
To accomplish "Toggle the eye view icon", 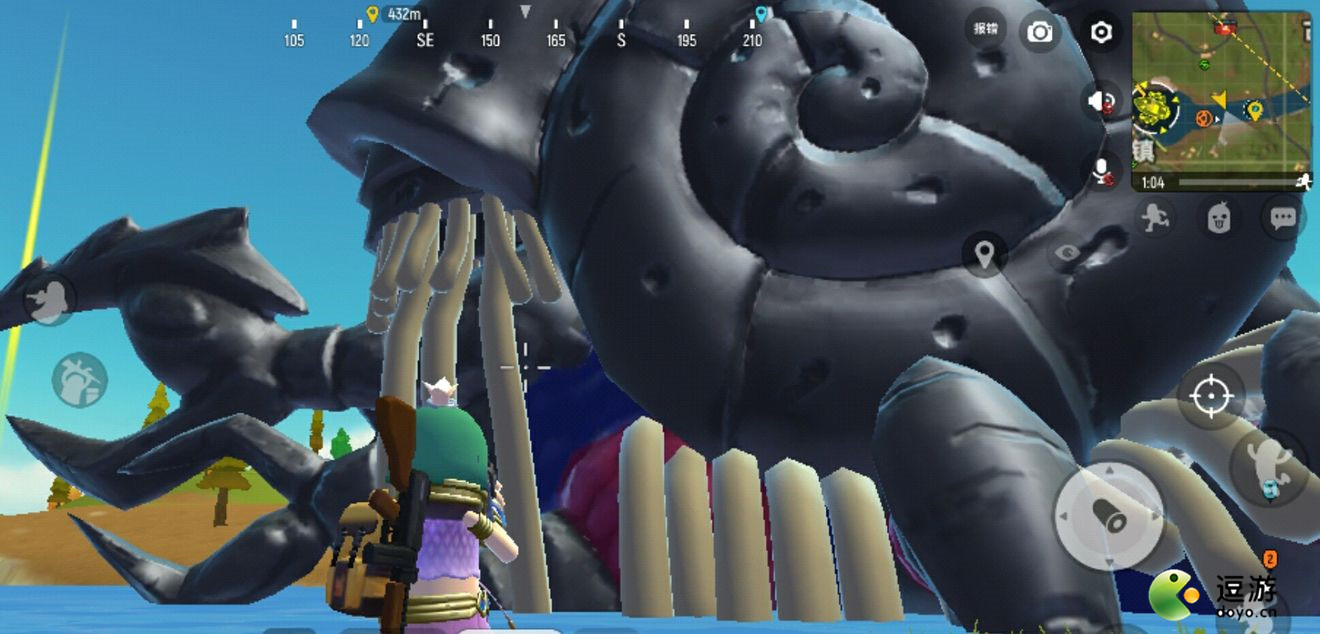I will click(1066, 253).
